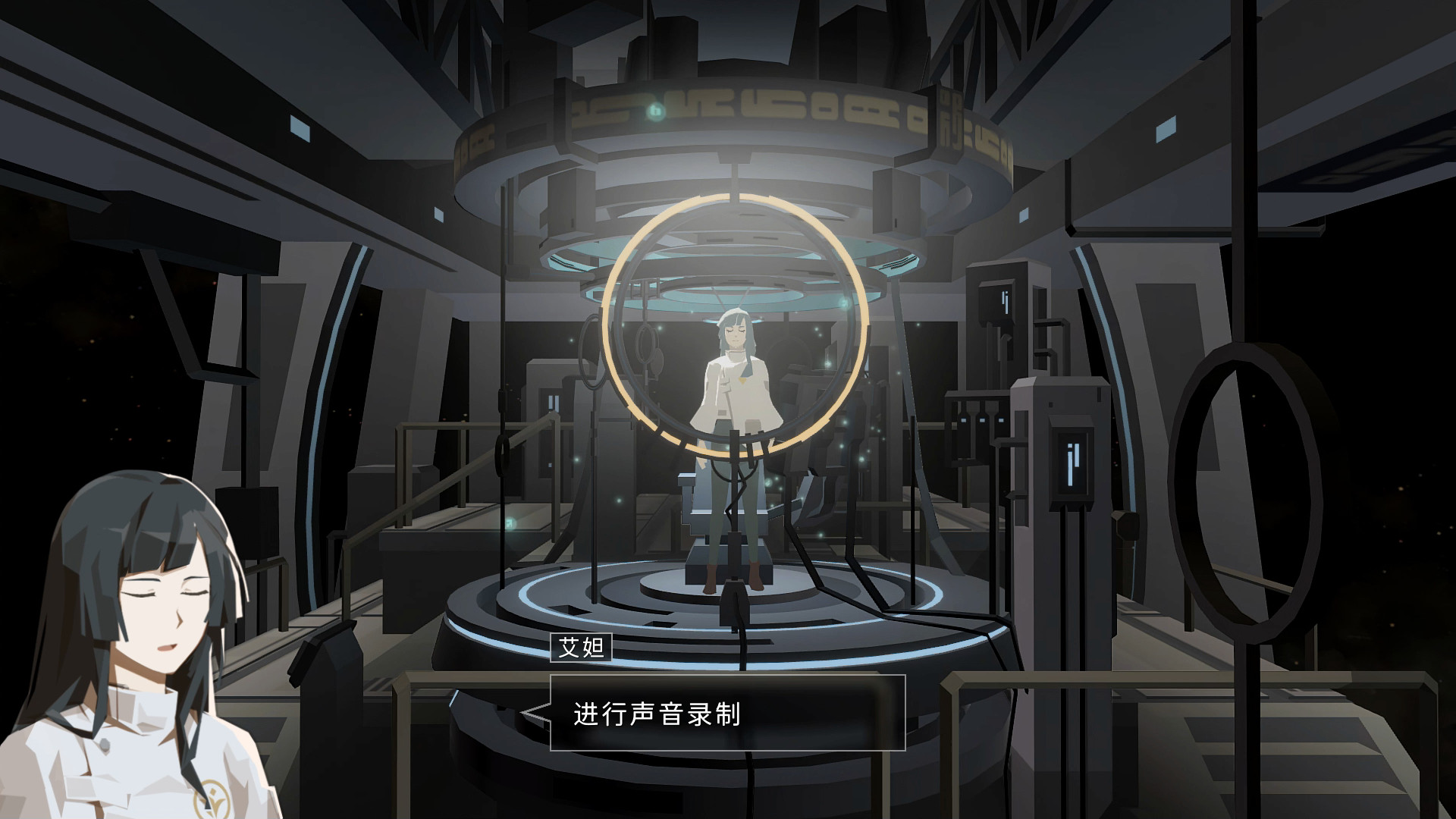Click the green status light on the left console

(510, 523)
